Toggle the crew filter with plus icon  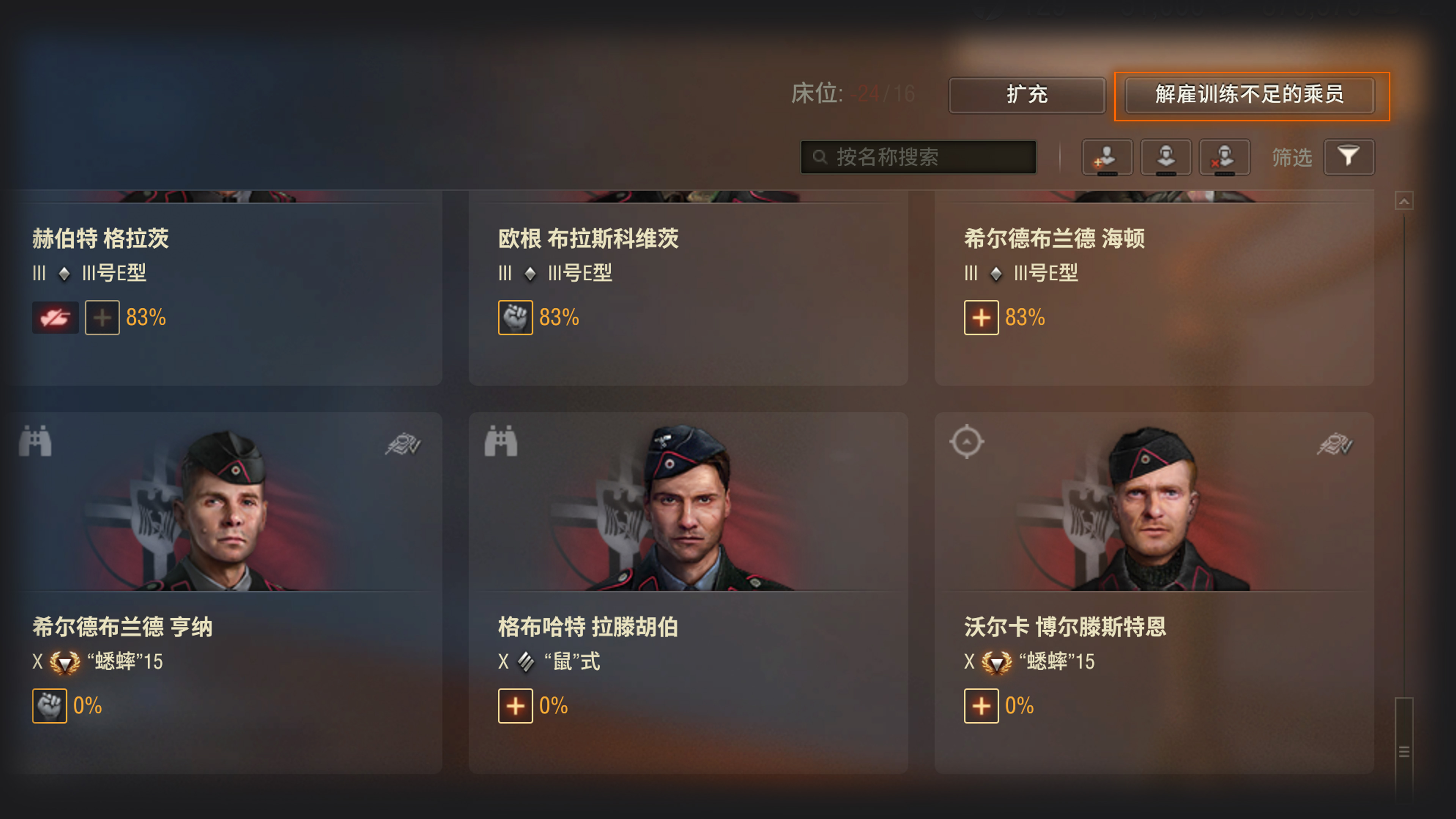(1107, 157)
